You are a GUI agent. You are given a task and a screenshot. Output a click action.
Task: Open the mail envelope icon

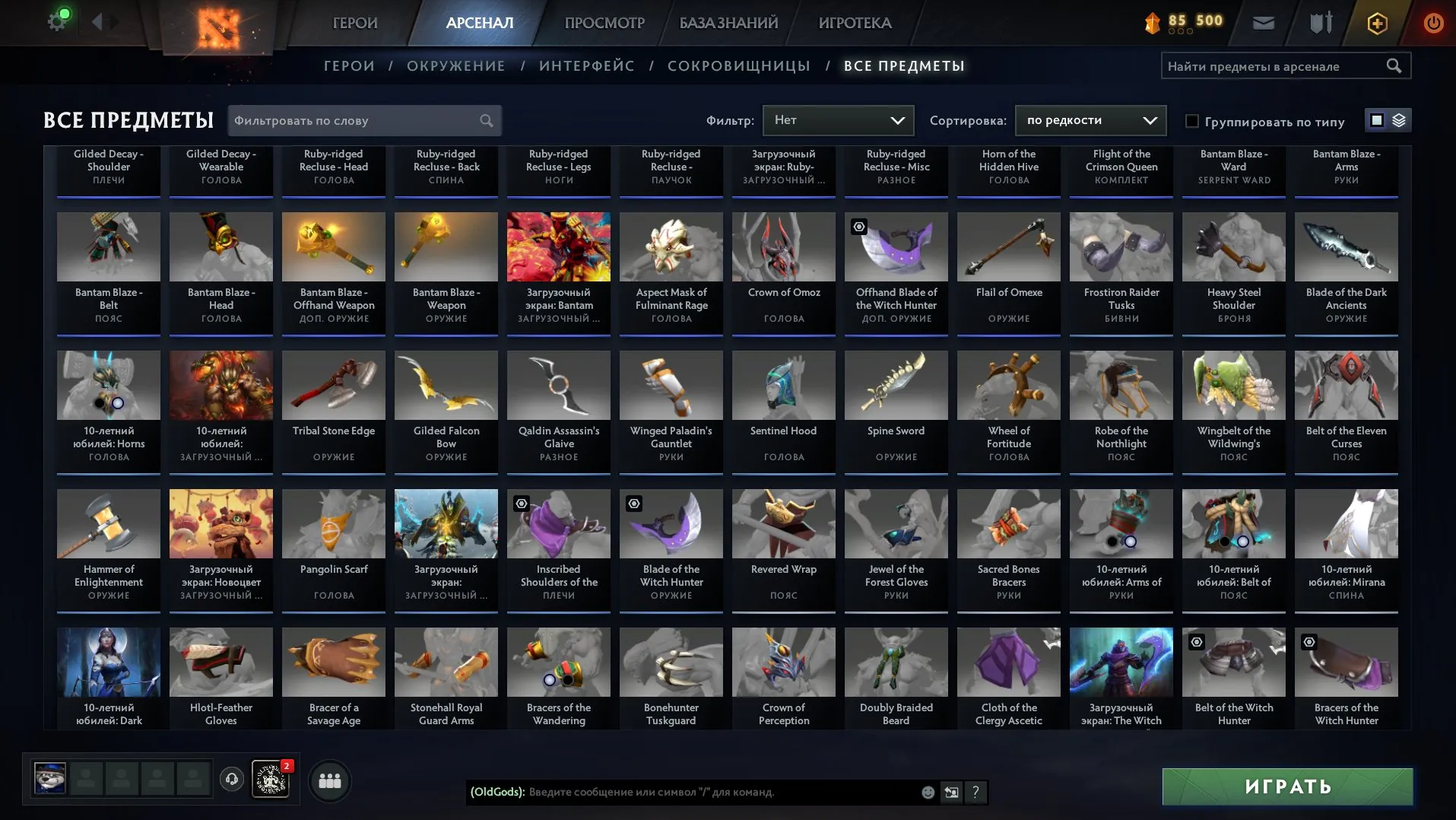tap(1263, 23)
